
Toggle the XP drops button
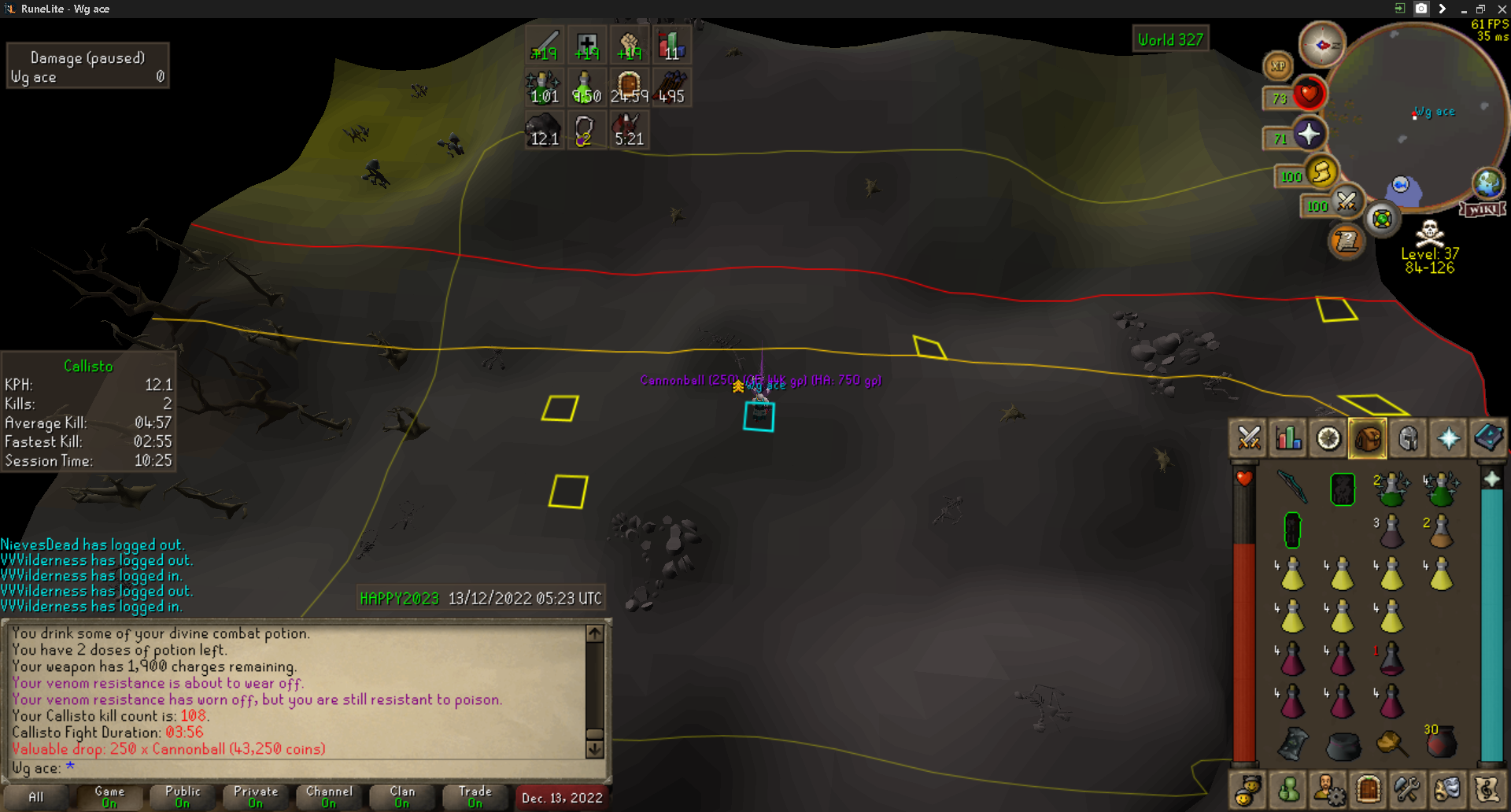(1278, 66)
